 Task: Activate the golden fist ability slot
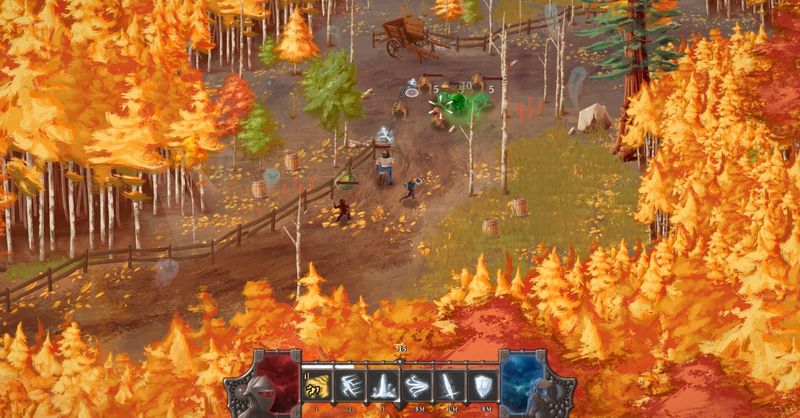point(318,386)
